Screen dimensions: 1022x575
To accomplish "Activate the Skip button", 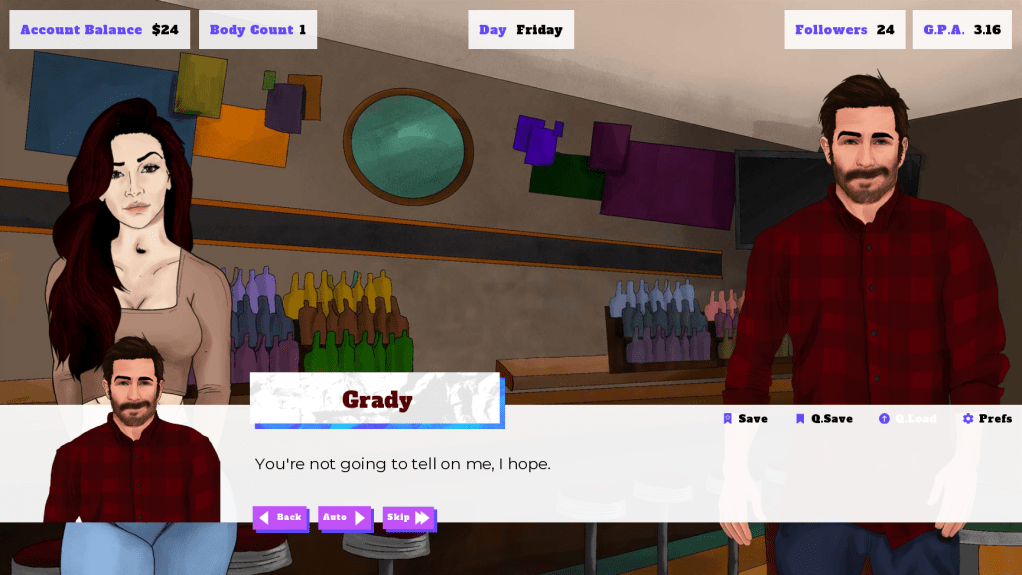I will tap(409, 517).
